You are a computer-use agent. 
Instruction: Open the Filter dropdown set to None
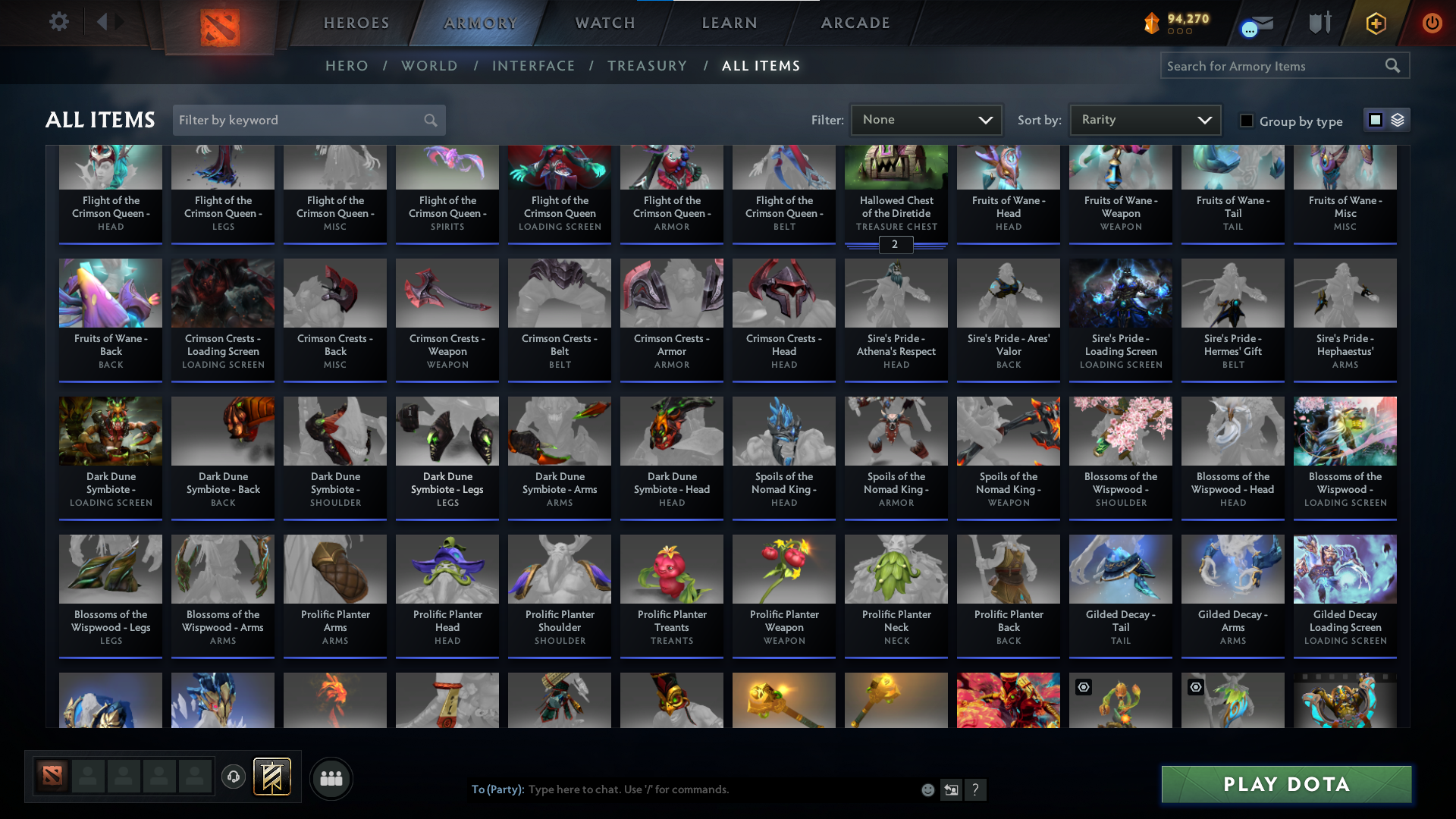[x=925, y=119]
